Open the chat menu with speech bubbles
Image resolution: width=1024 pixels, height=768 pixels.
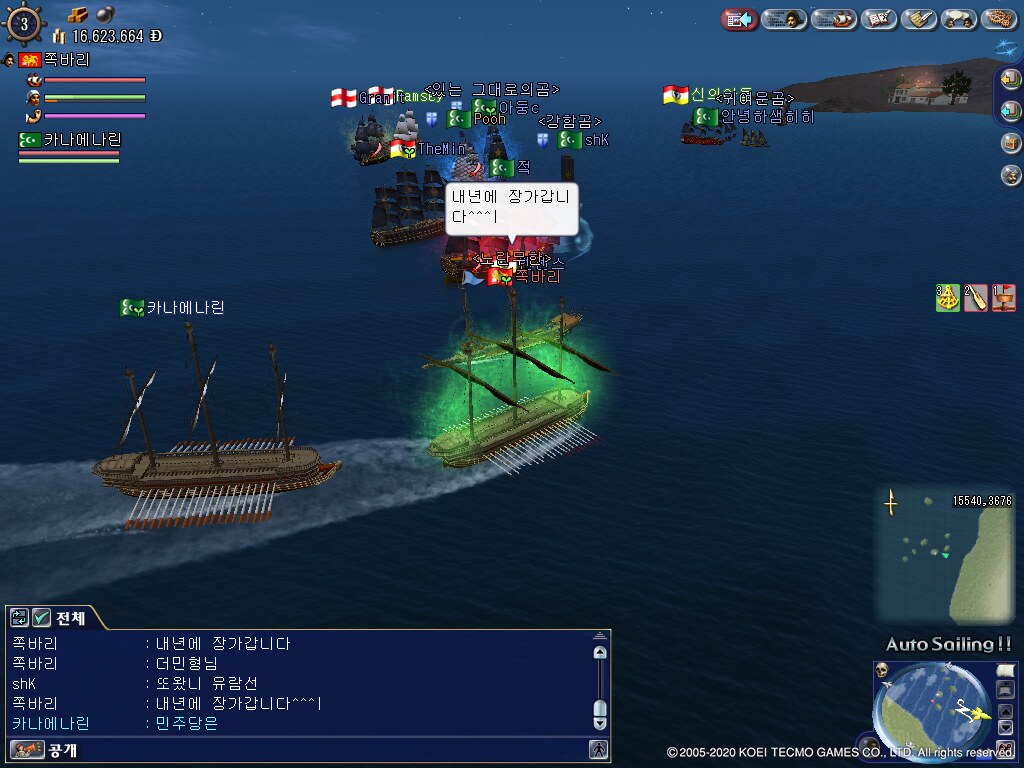coord(958,19)
